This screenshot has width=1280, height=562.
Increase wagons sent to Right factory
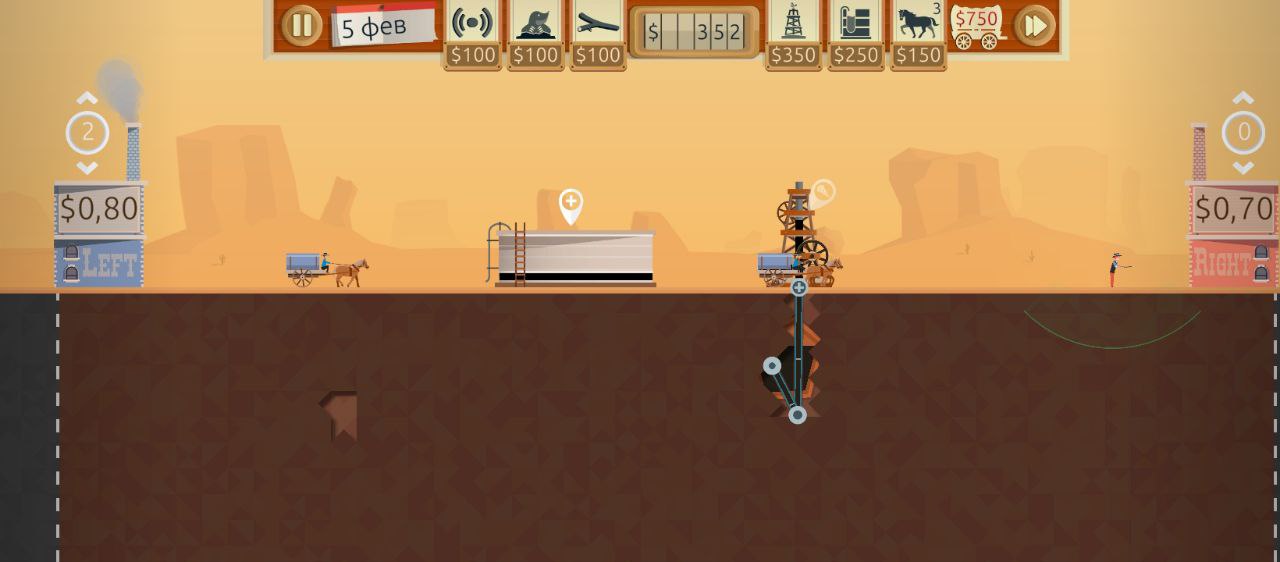click(1243, 99)
